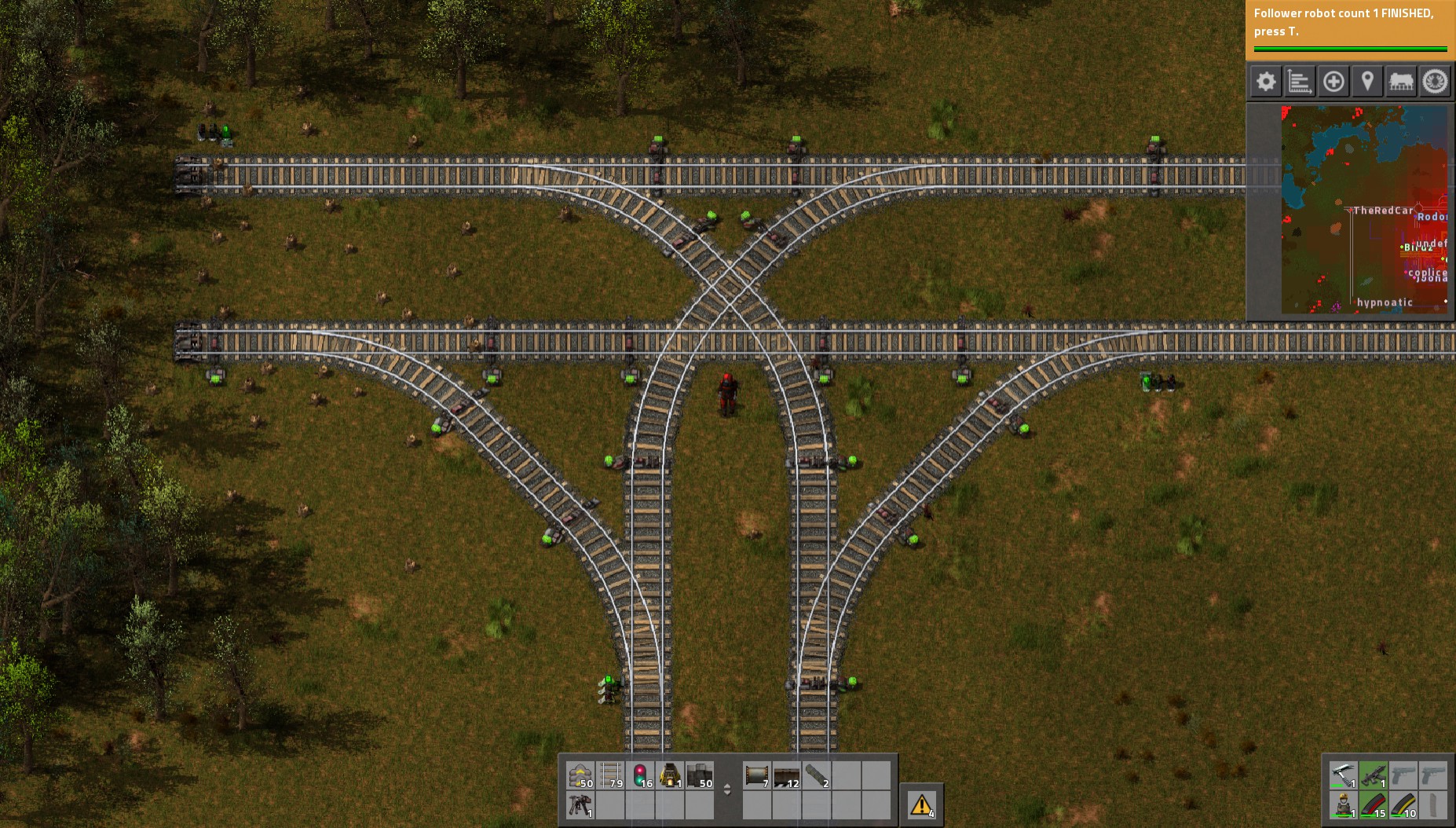The width and height of the screenshot is (1456, 828).
Task: Select the submachine gun weapon slot
Action: tap(1373, 775)
